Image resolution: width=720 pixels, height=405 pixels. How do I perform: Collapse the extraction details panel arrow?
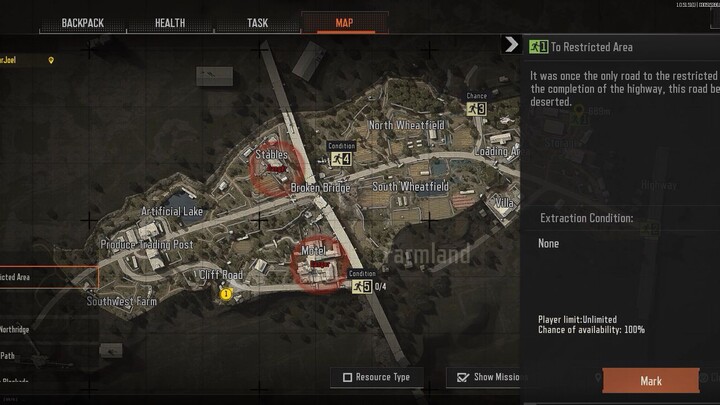[511, 45]
